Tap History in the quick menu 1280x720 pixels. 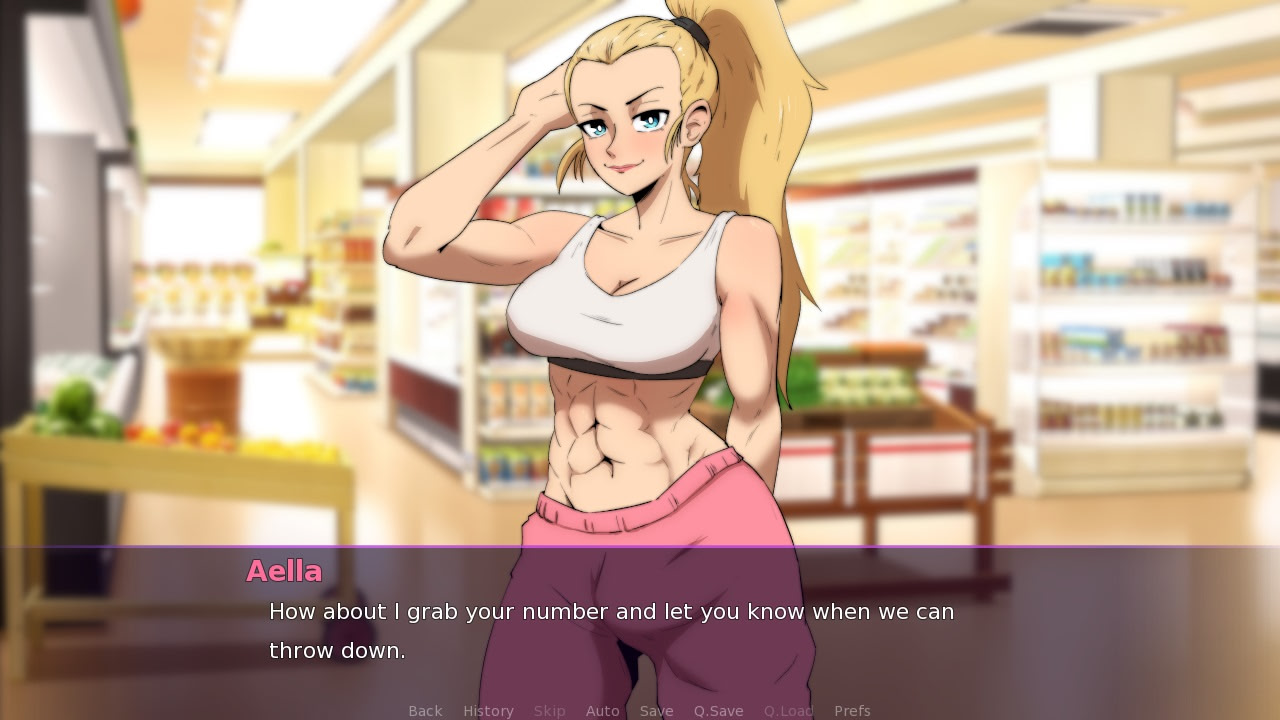pyautogui.click(x=488, y=710)
